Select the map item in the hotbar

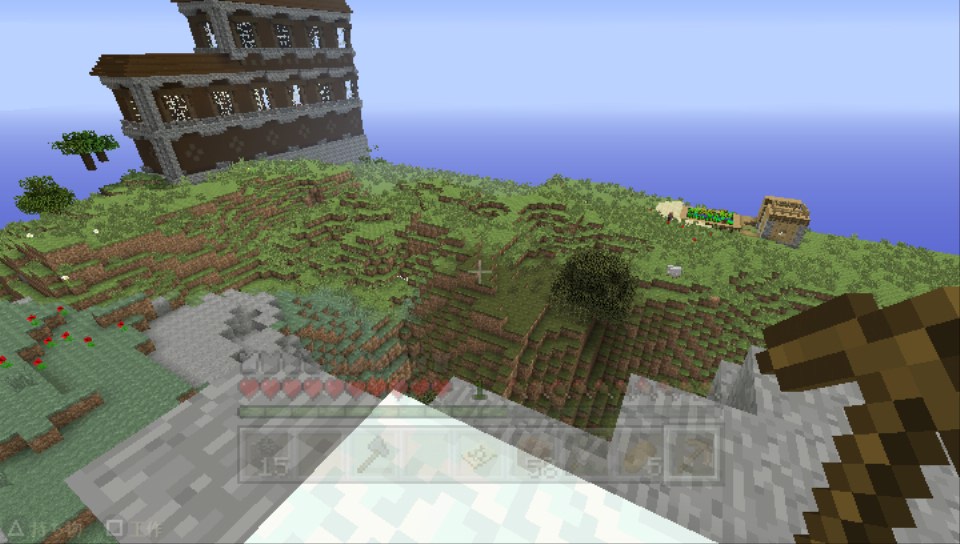[x=479, y=454]
